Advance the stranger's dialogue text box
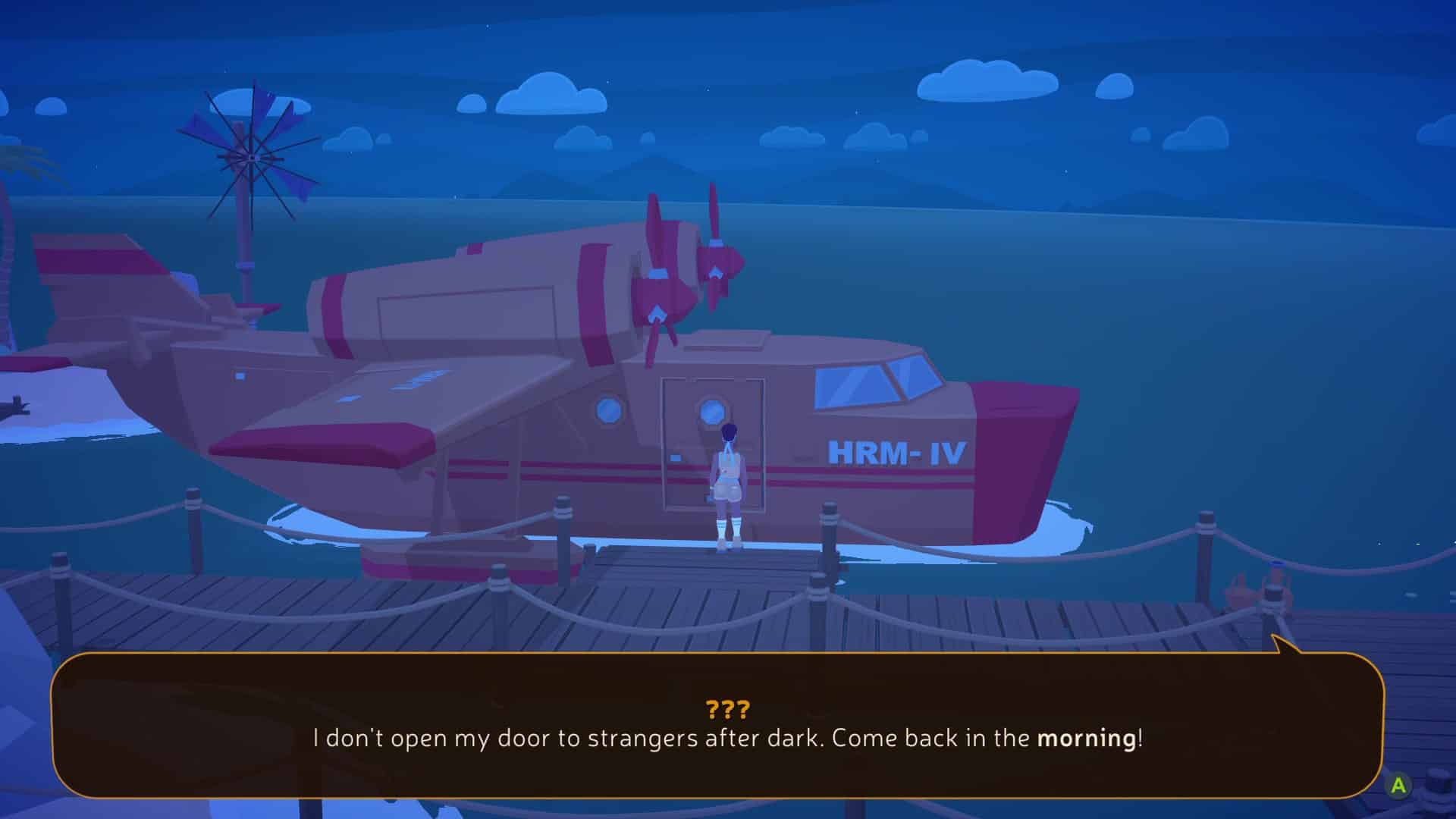Viewport: 1456px width, 819px height. (1398, 786)
